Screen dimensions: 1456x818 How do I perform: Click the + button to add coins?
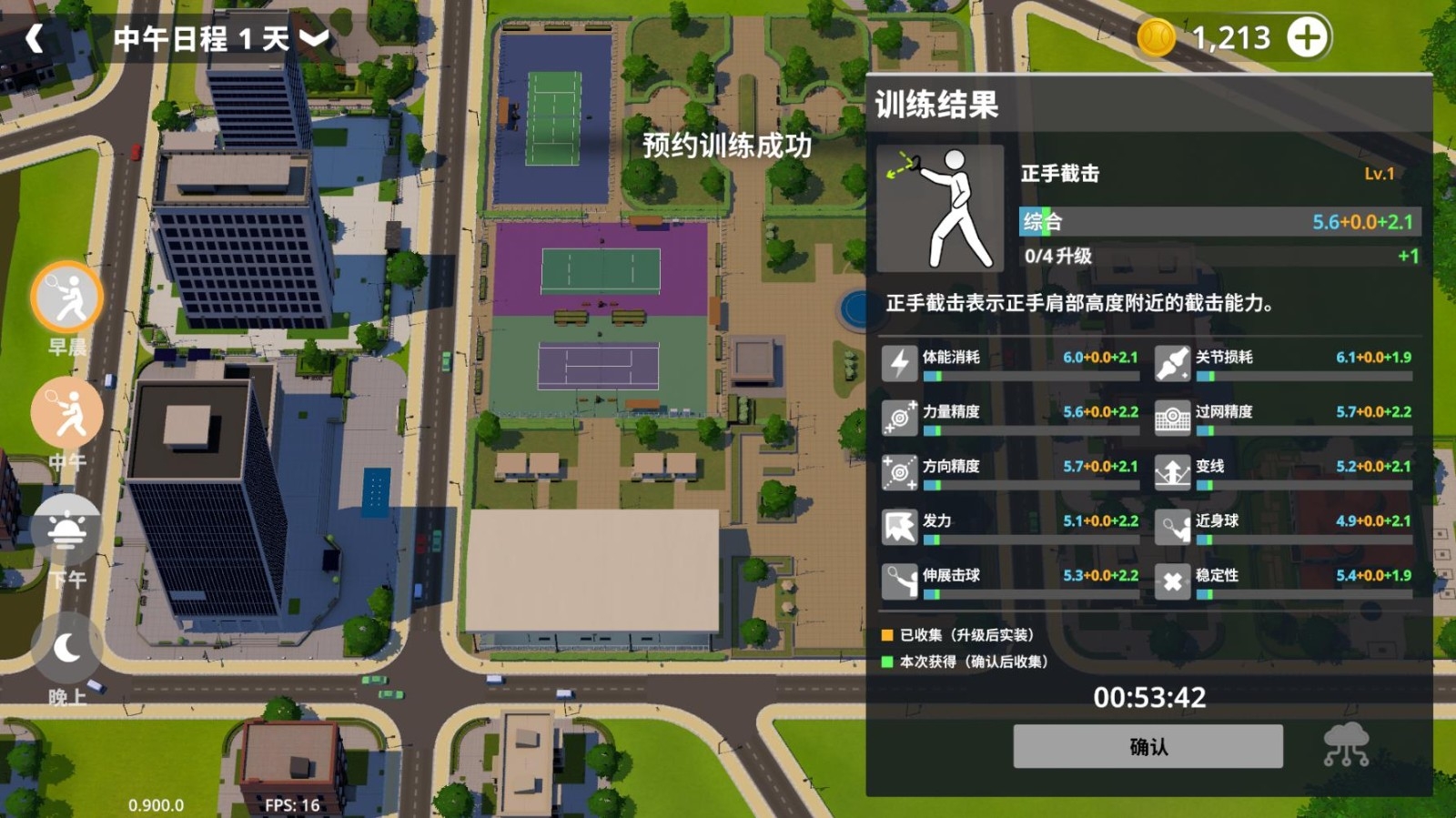click(1307, 37)
